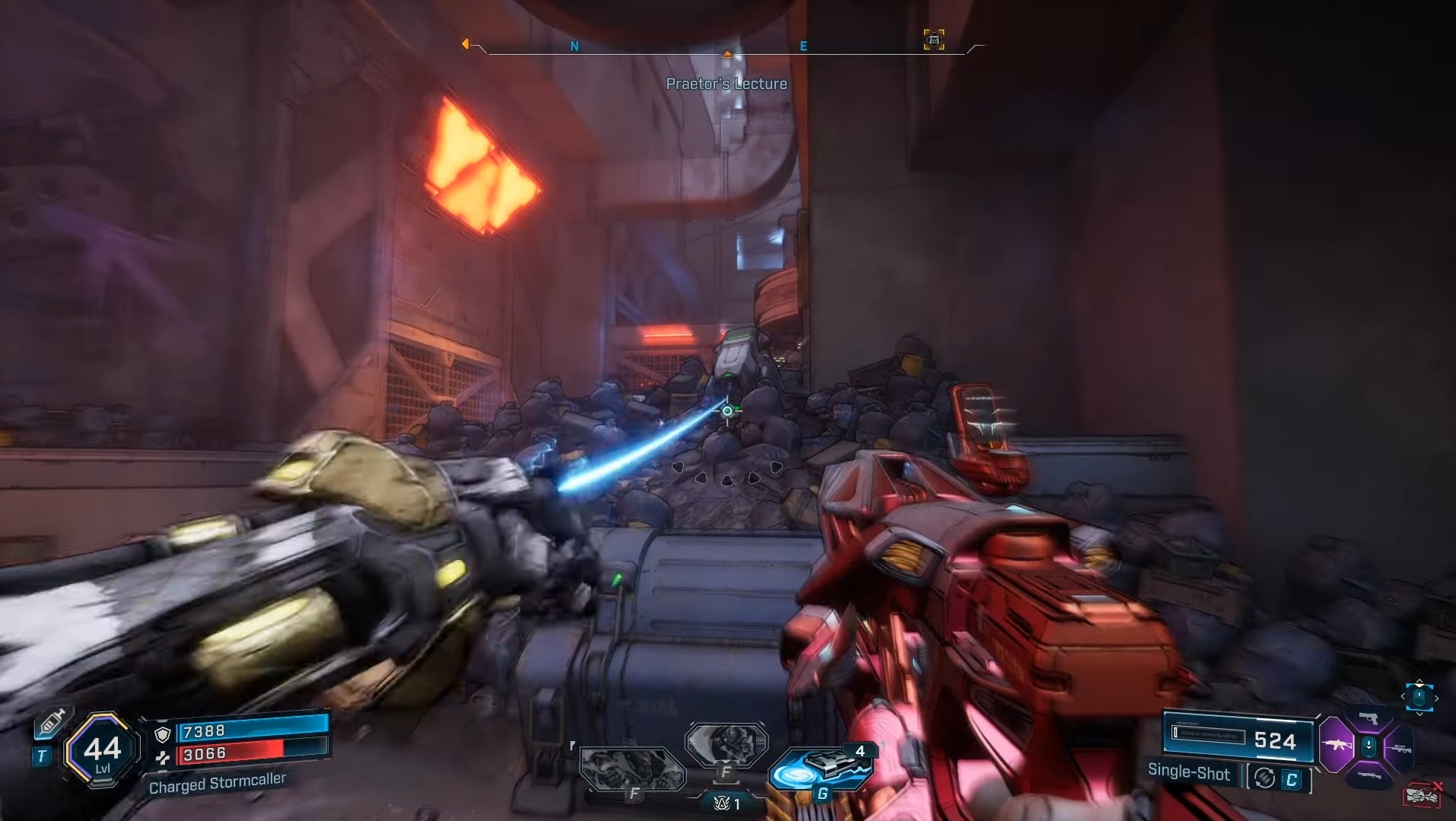This screenshot has height=821, width=1456.
Task: Select the wide greyed-out action skill icon
Action: click(631, 768)
